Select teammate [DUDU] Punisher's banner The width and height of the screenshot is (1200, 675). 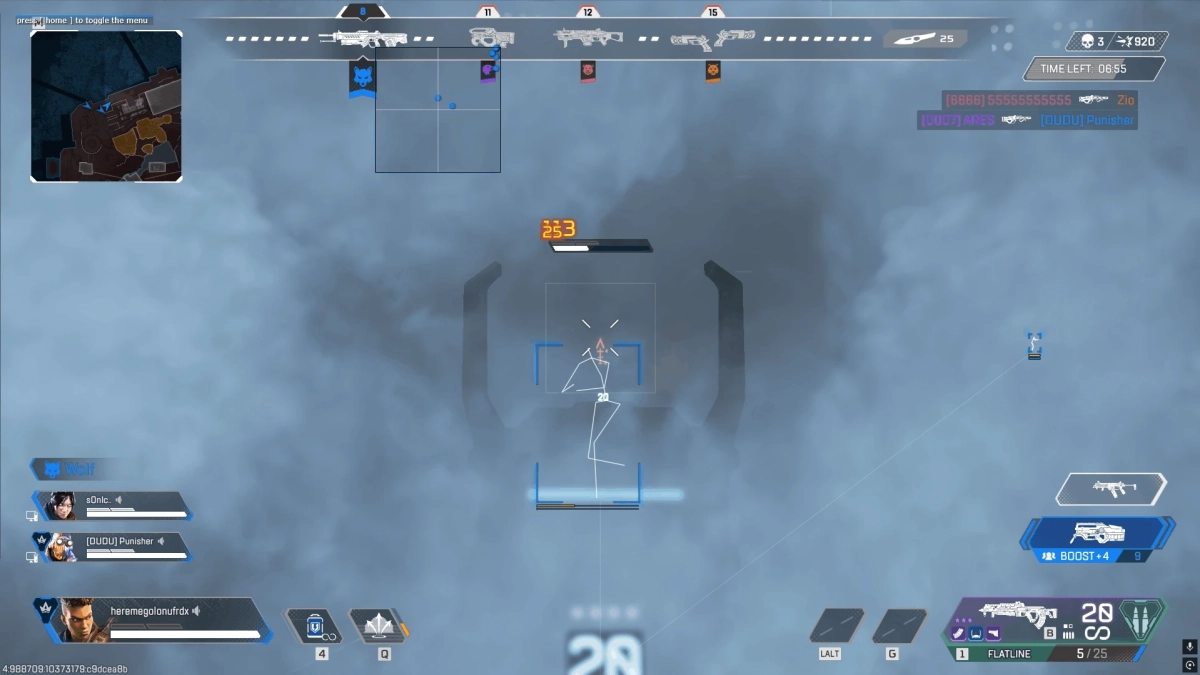[x=112, y=546]
